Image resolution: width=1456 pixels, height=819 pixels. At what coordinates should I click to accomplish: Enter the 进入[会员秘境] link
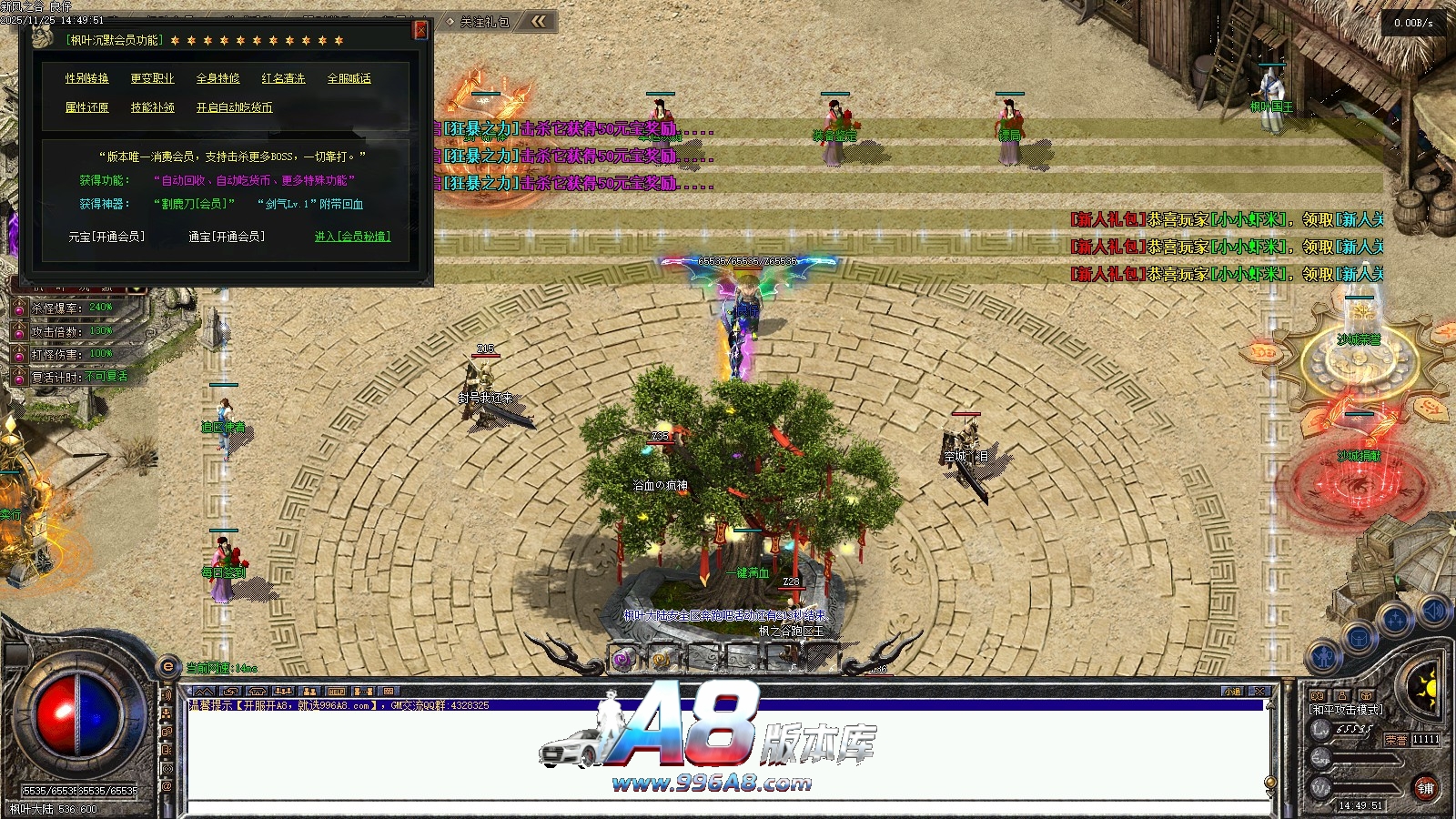pyautogui.click(x=352, y=237)
